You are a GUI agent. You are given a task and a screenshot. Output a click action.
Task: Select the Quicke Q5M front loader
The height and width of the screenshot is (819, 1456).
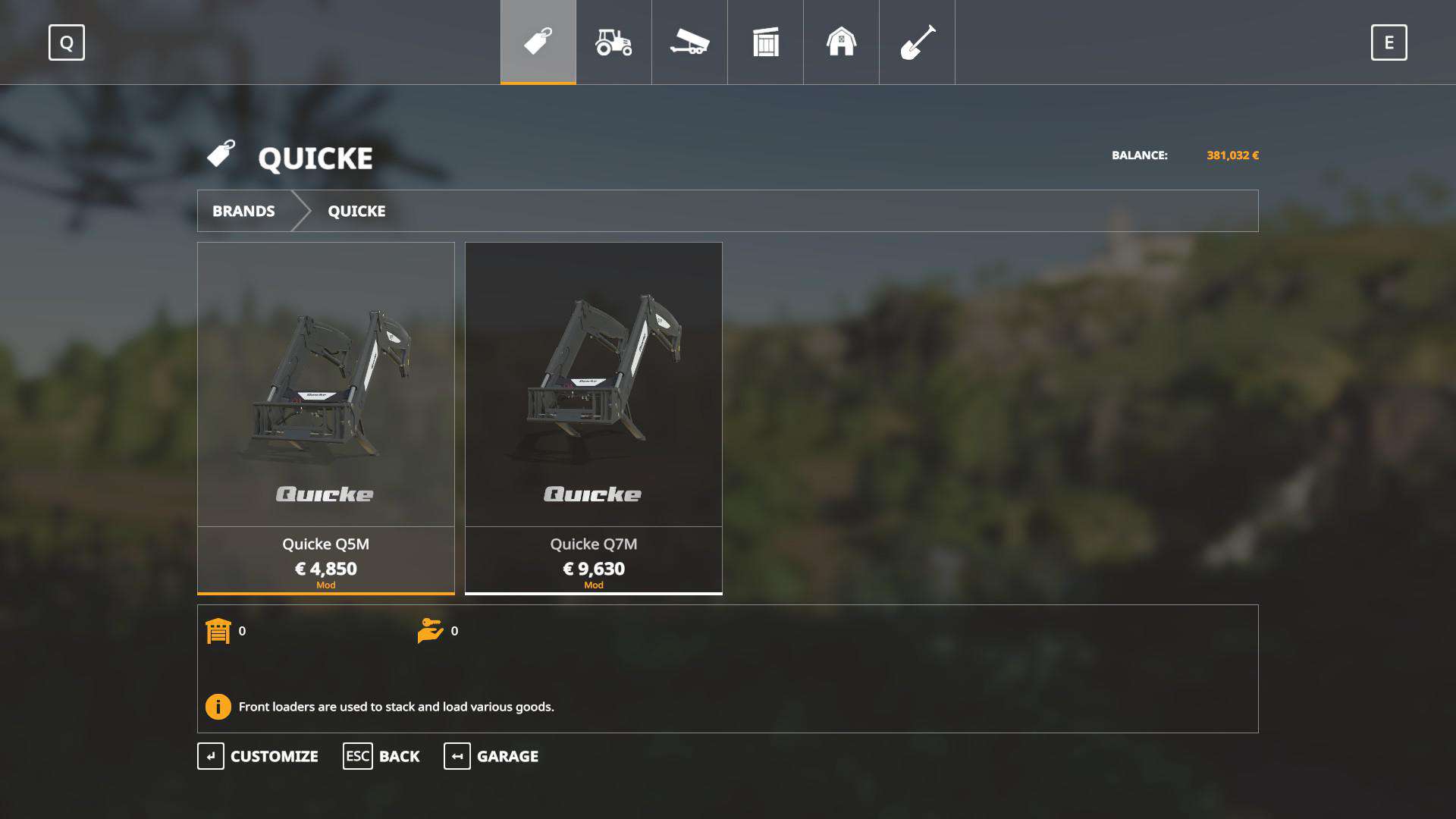[x=326, y=417]
